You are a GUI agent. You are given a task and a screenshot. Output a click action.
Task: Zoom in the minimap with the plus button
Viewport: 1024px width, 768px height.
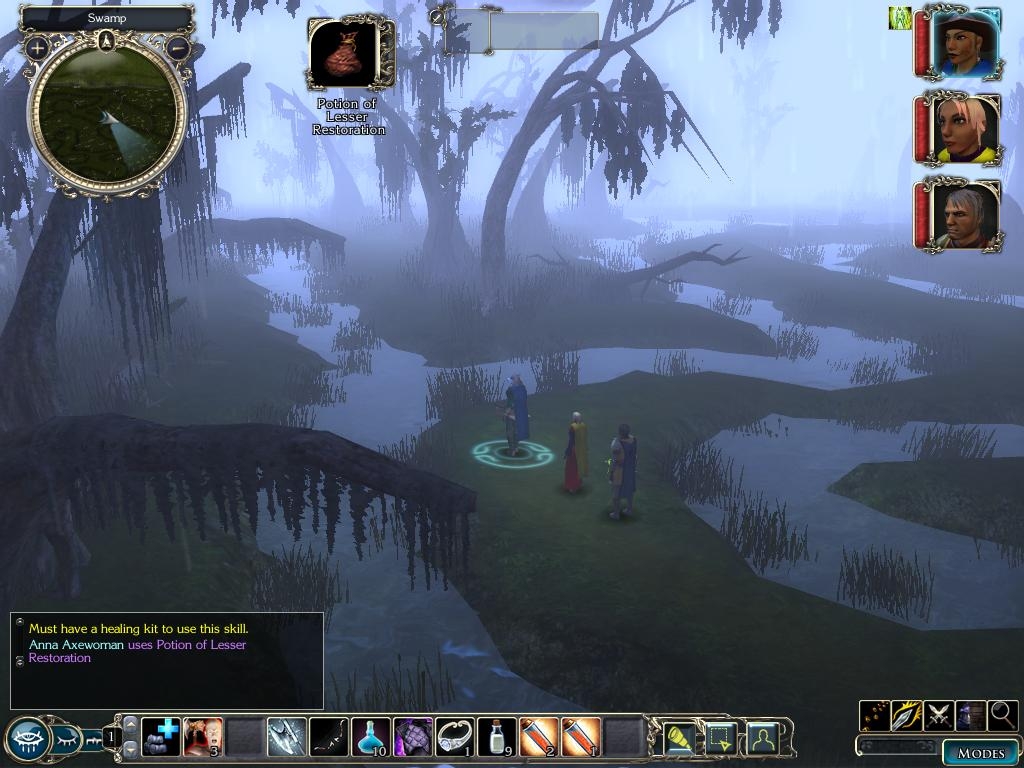click(x=38, y=47)
